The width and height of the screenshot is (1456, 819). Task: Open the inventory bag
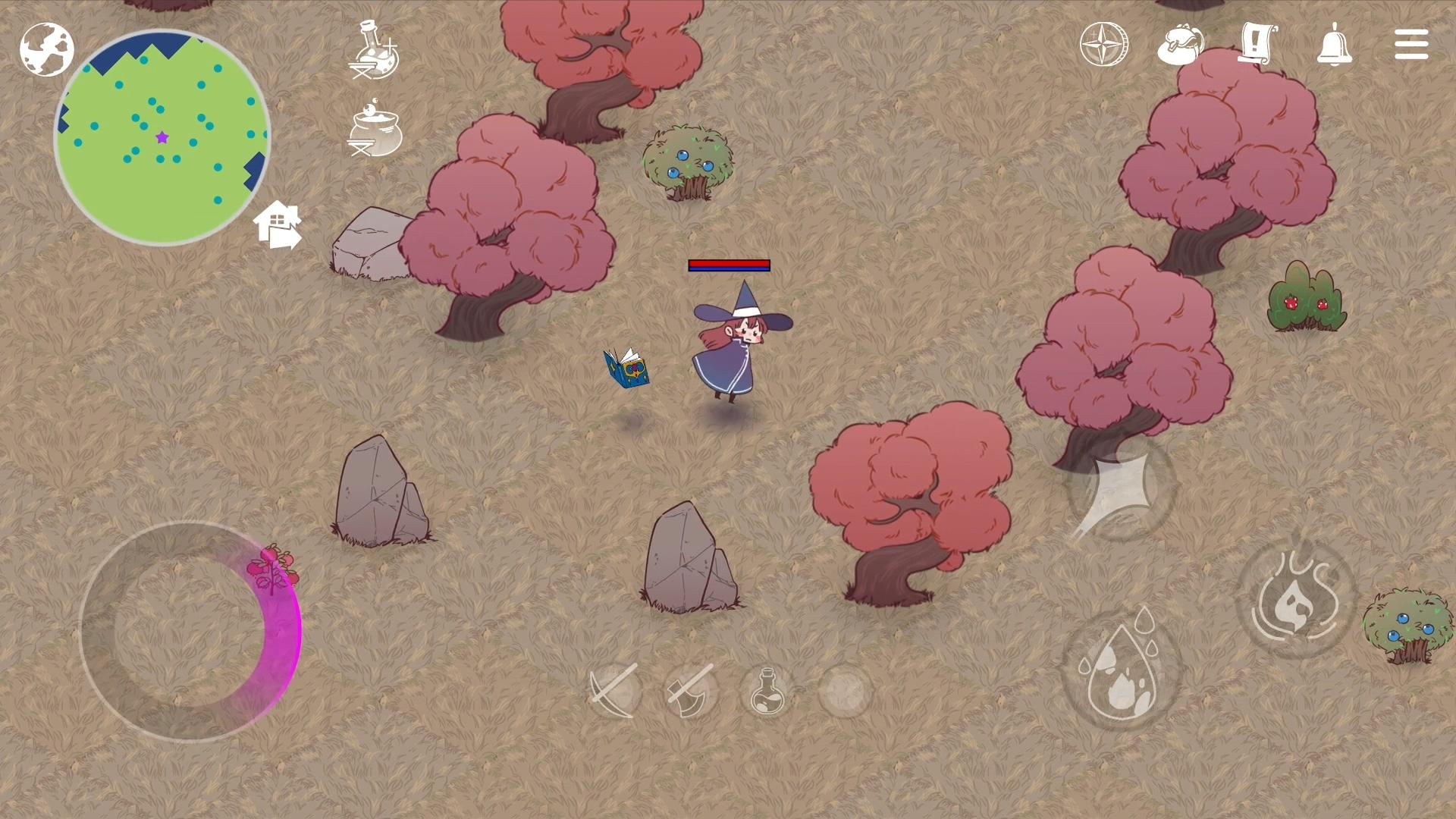tap(1181, 45)
